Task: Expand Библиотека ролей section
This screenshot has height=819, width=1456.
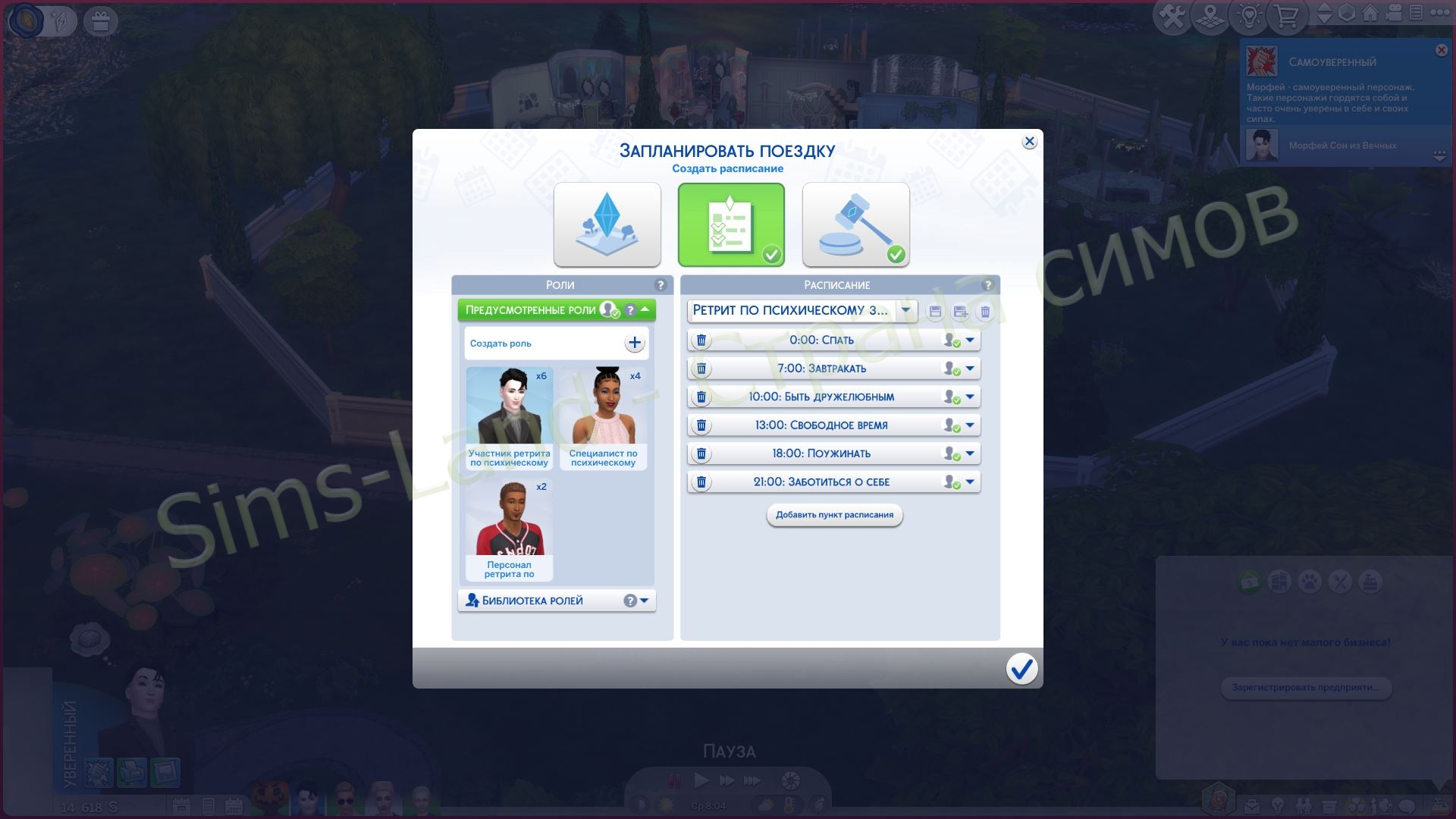Action: click(x=644, y=600)
